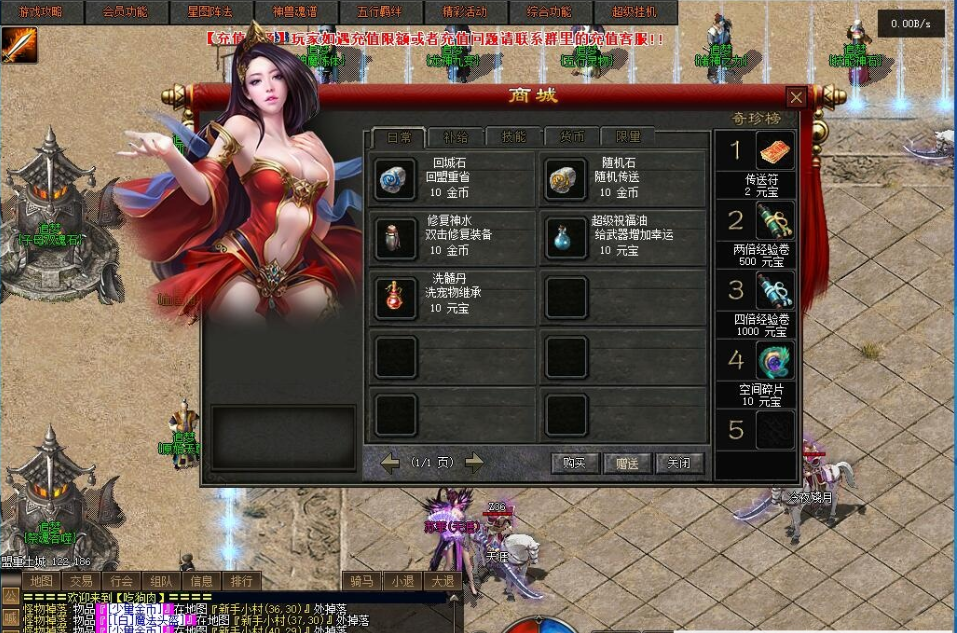The width and height of the screenshot is (957, 633).
Task: Toggle the 骑马 mount button
Action: 362,581
